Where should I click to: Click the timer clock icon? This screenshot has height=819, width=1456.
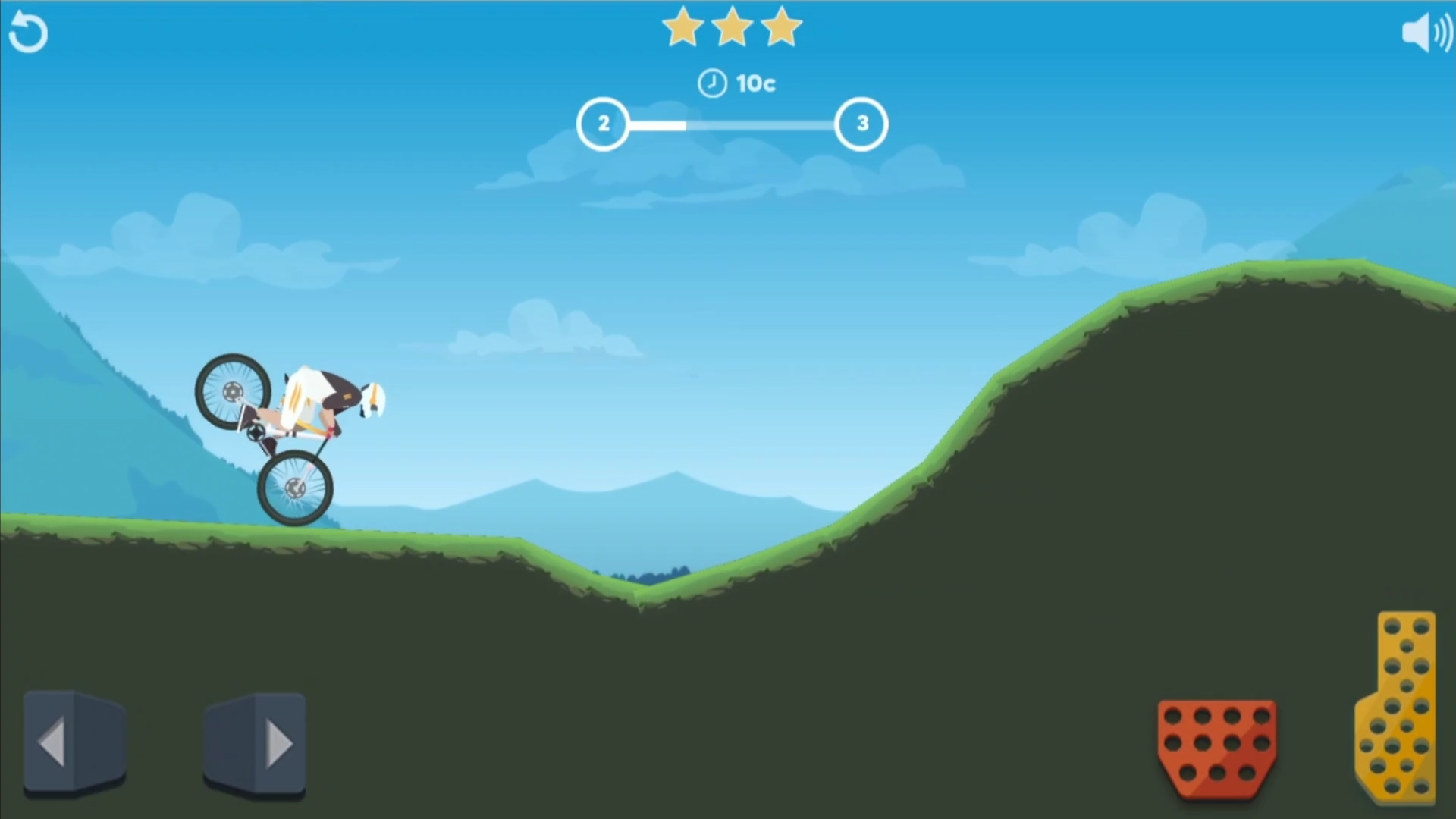click(712, 83)
